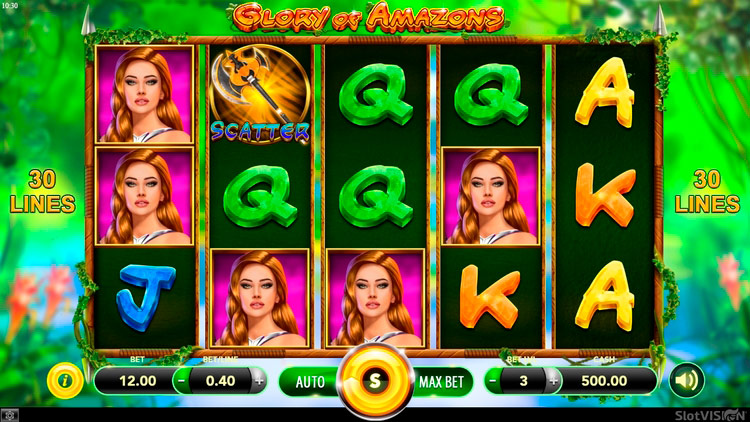Increase the bet per line with plus

[259, 380]
